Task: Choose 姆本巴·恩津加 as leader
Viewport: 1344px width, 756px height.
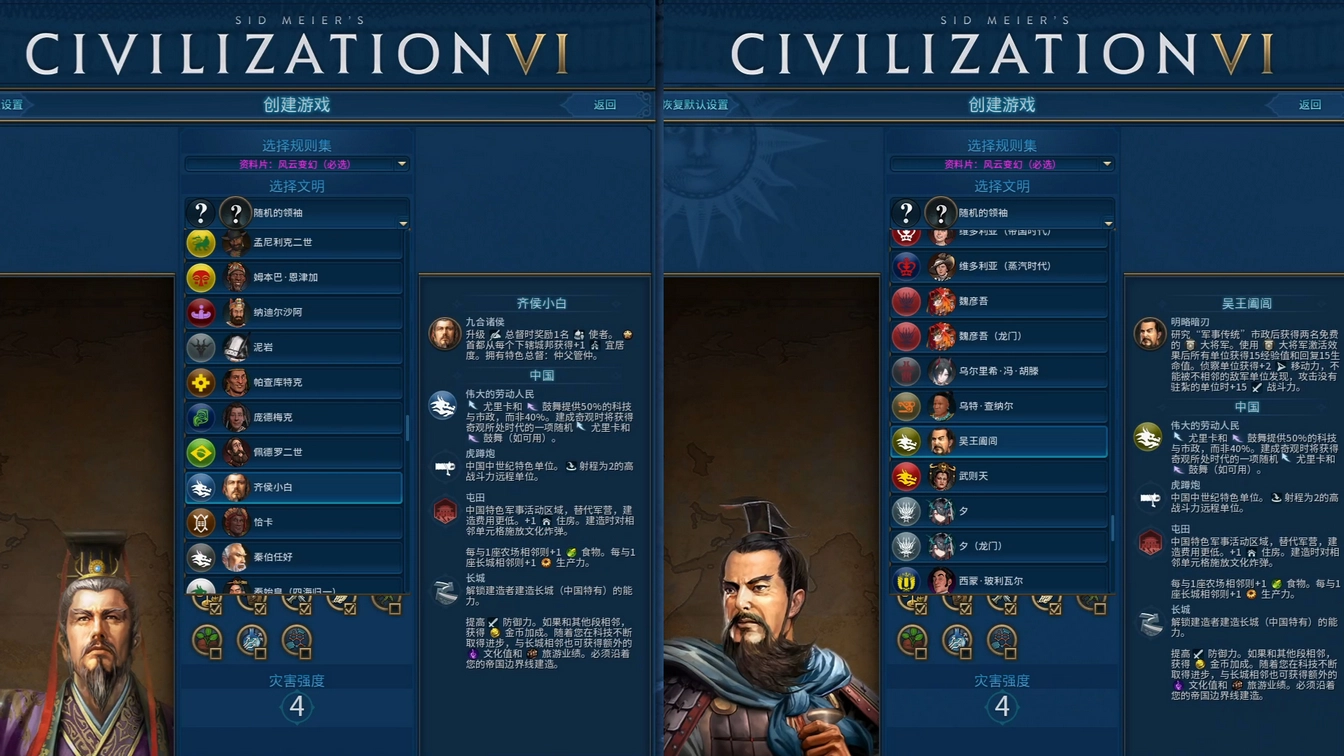Action: 294,277
